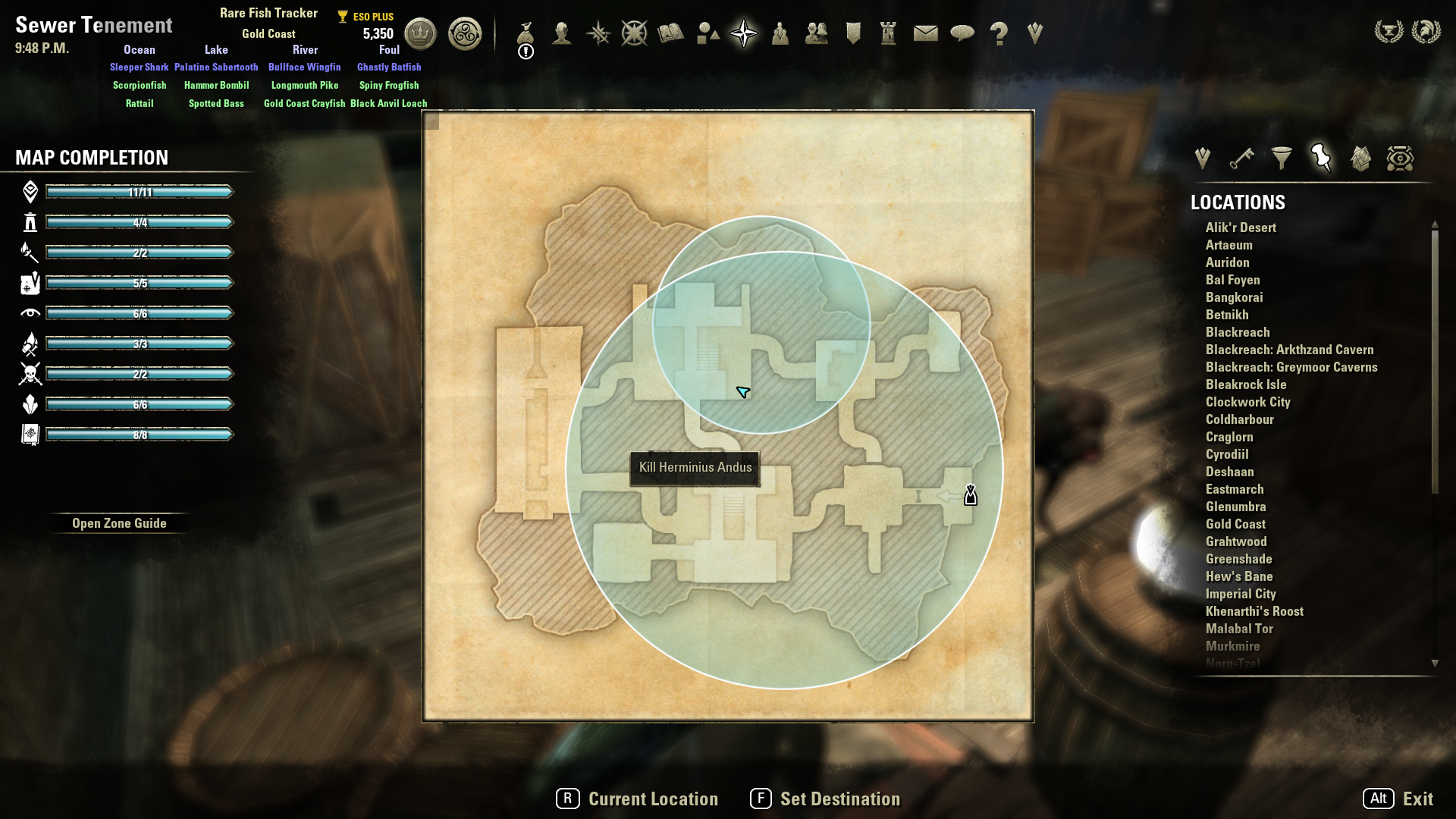Viewport: 1456px width, 819px height.
Task: Open the mail envelope icon
Action: 925,34
